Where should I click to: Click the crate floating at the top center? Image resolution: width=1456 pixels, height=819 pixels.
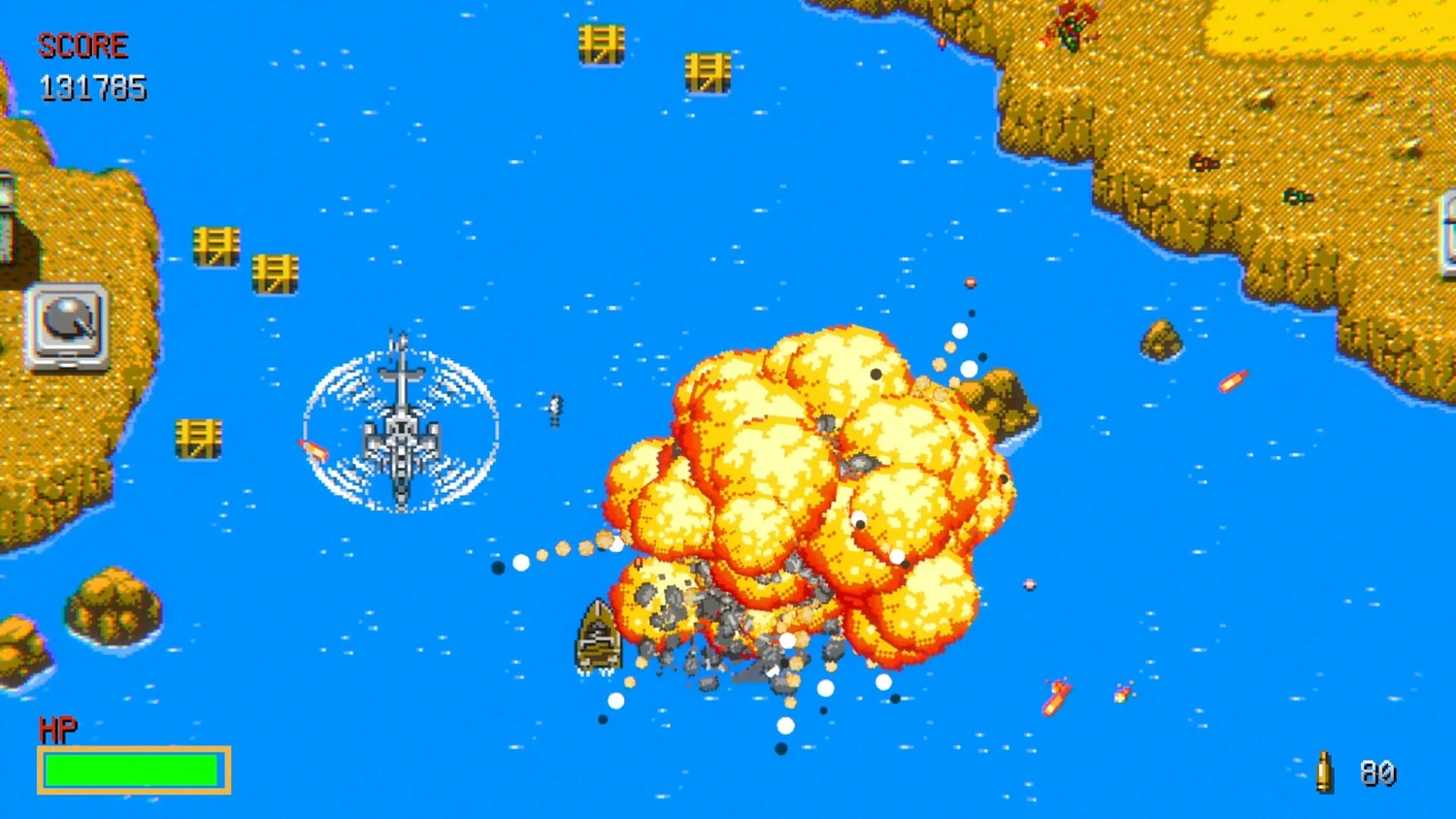point(602,45)
